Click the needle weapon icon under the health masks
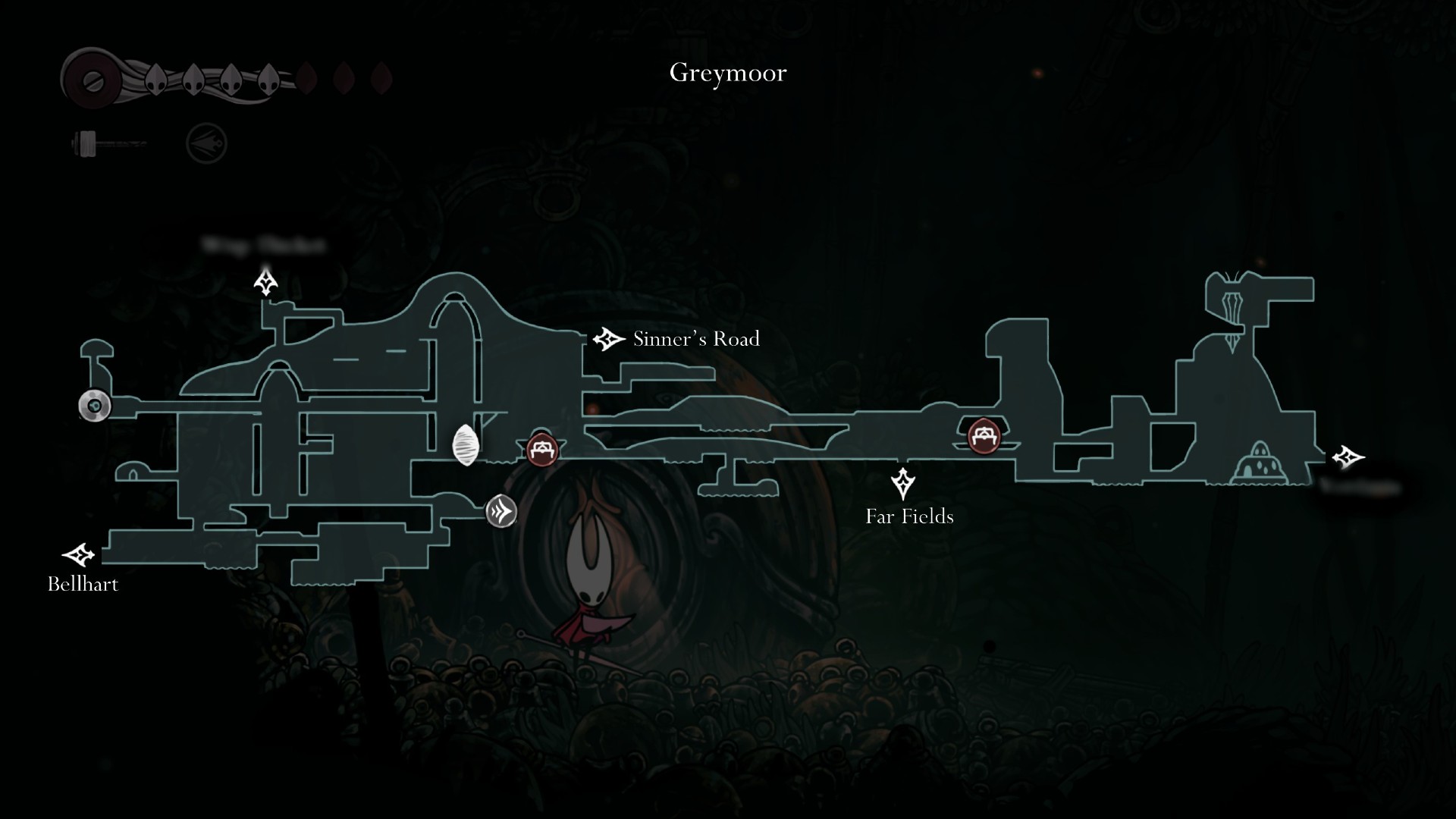 click(x=106, y=143)
